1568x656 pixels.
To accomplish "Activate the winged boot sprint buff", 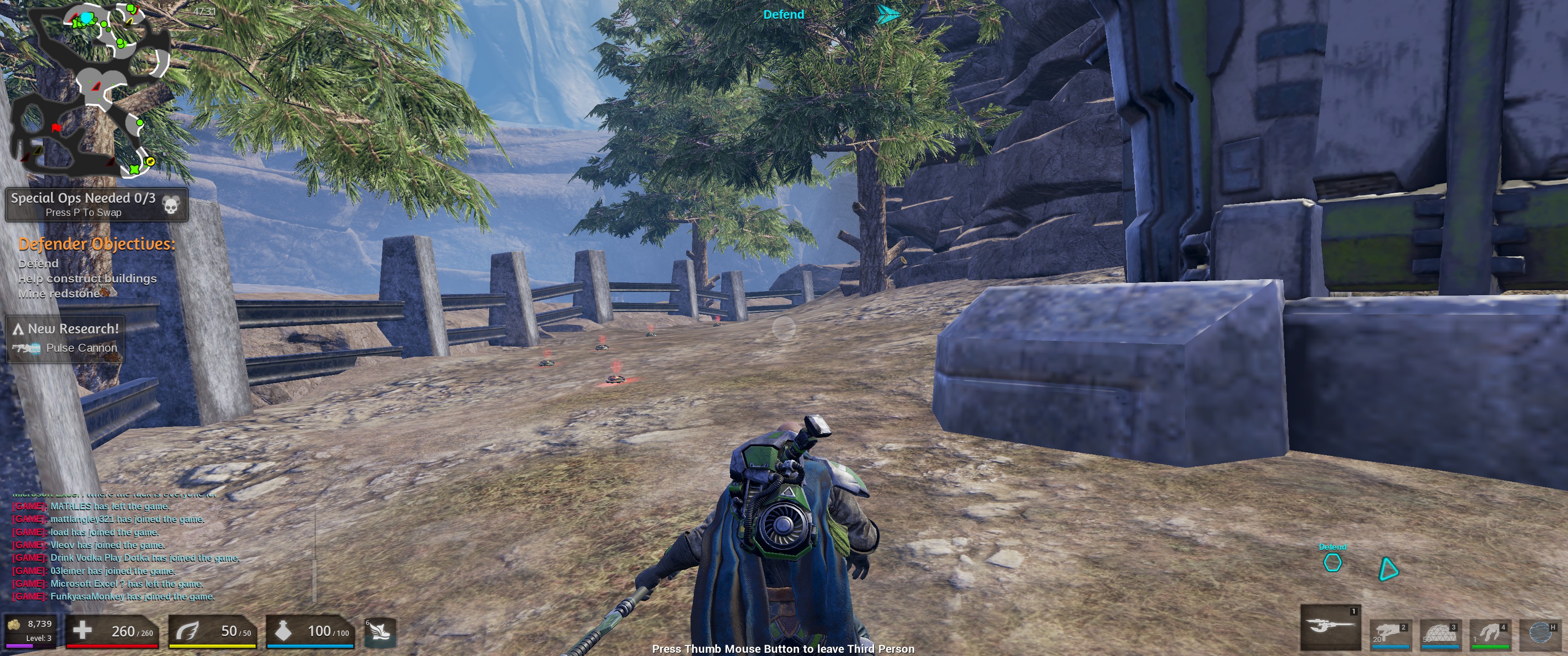I will [x=380, y=632].
